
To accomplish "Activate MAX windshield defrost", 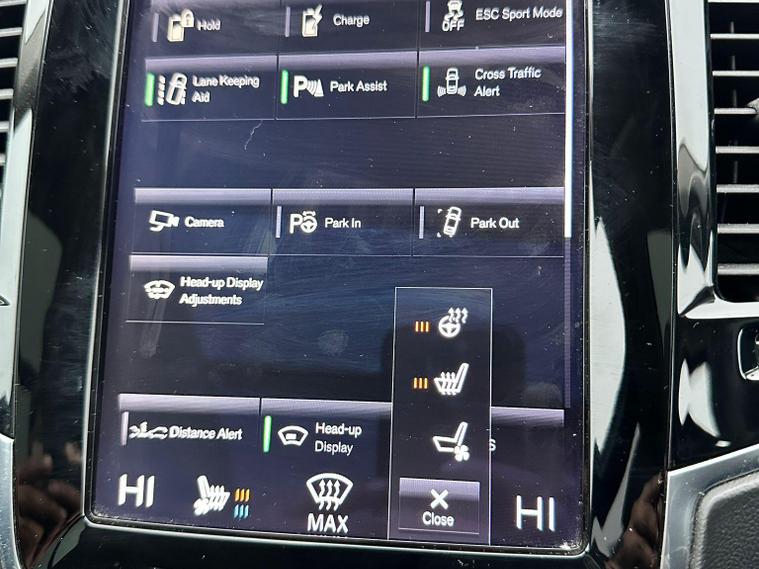I will (x=328, y=503).
